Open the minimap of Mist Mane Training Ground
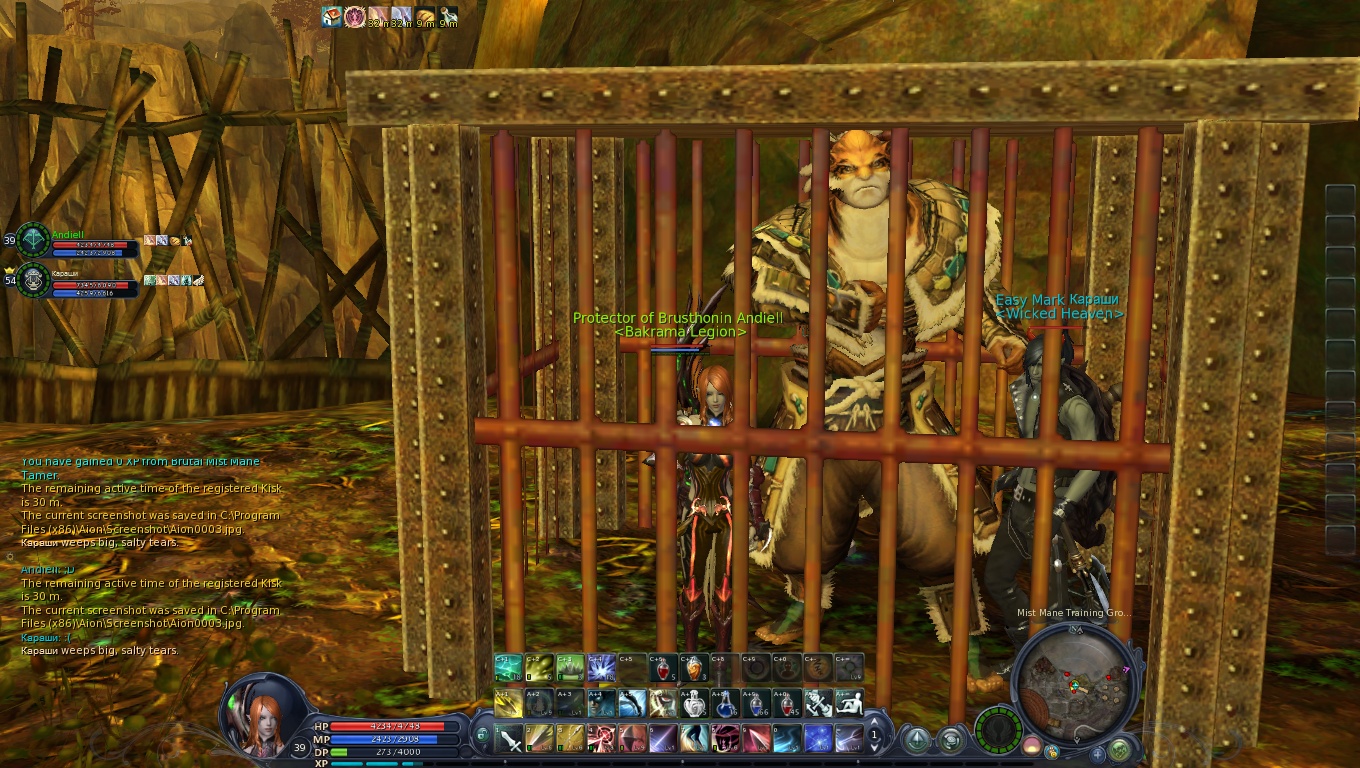Viewport: 1360px width, 768px height. pos(1074,682)
